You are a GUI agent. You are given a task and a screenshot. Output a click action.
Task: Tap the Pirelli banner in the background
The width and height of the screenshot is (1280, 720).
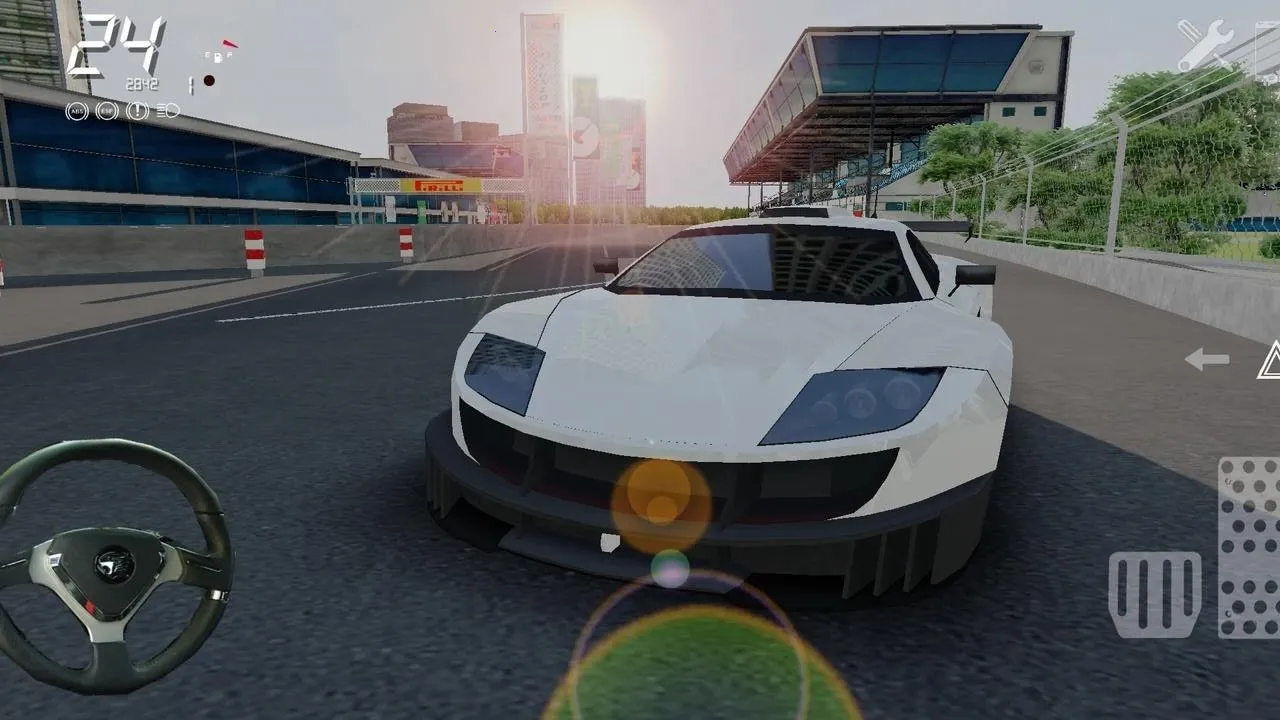(x=438, y=185)
